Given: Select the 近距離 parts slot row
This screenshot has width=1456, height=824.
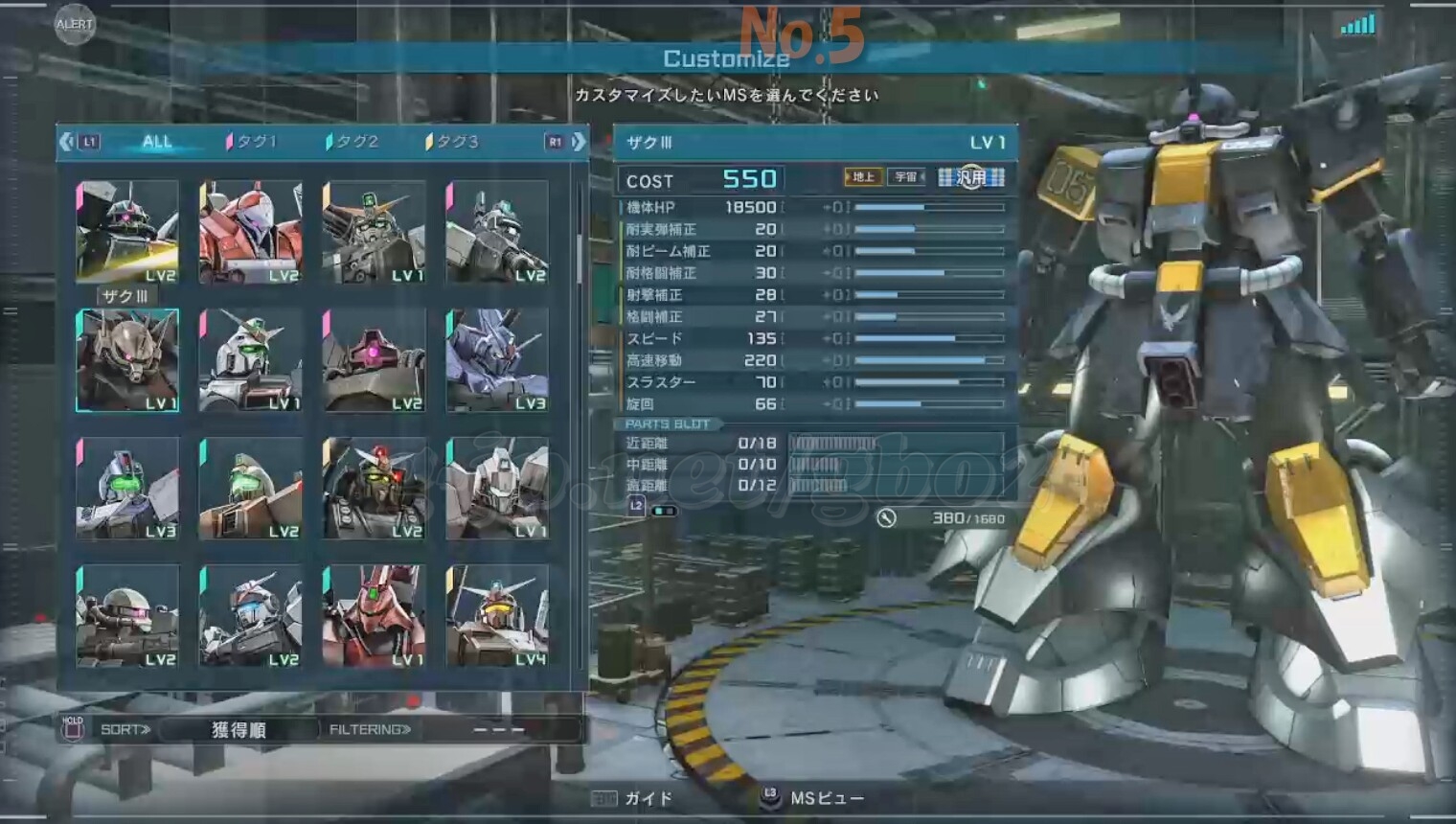Looking at the screenshot, I should [x=814, y=443].
